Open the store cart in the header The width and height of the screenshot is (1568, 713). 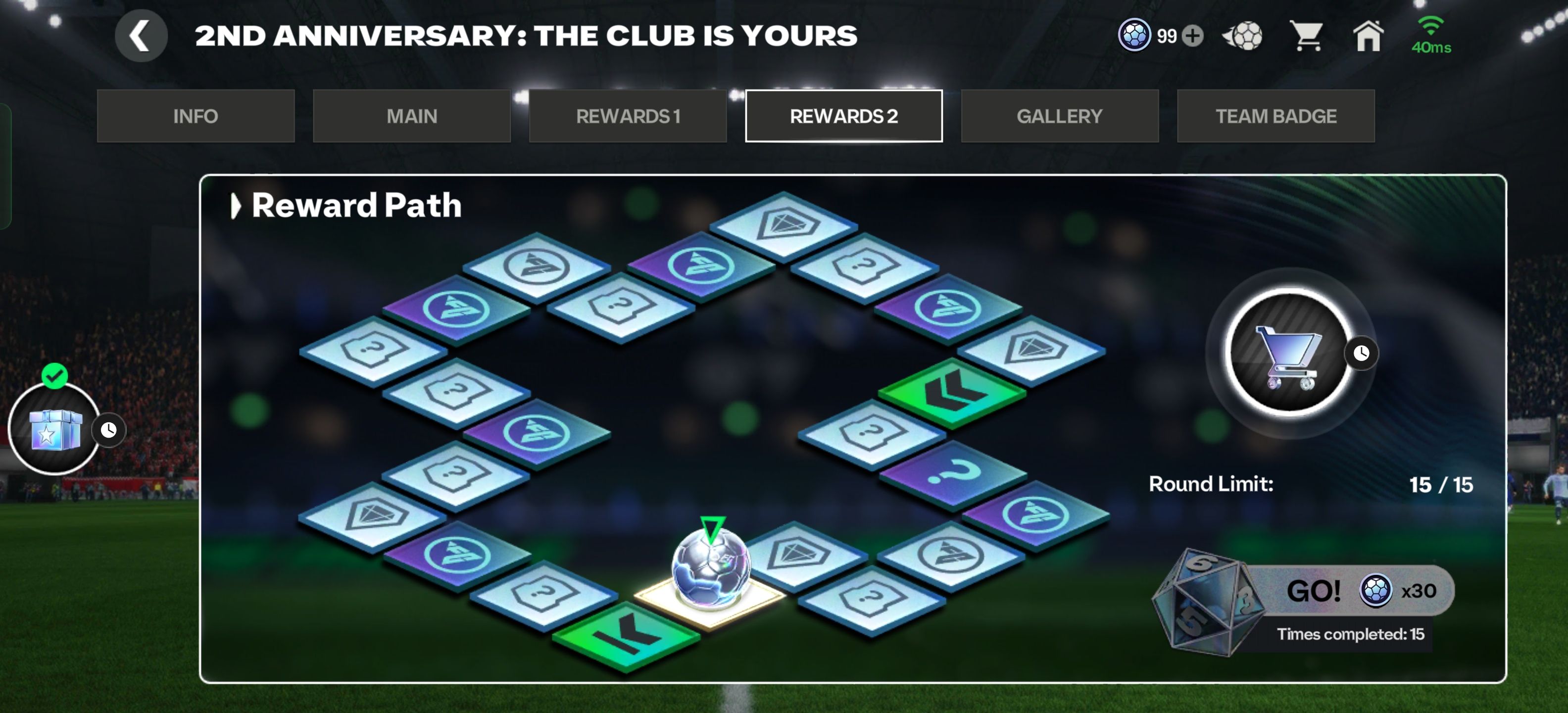coord(1307,36)
